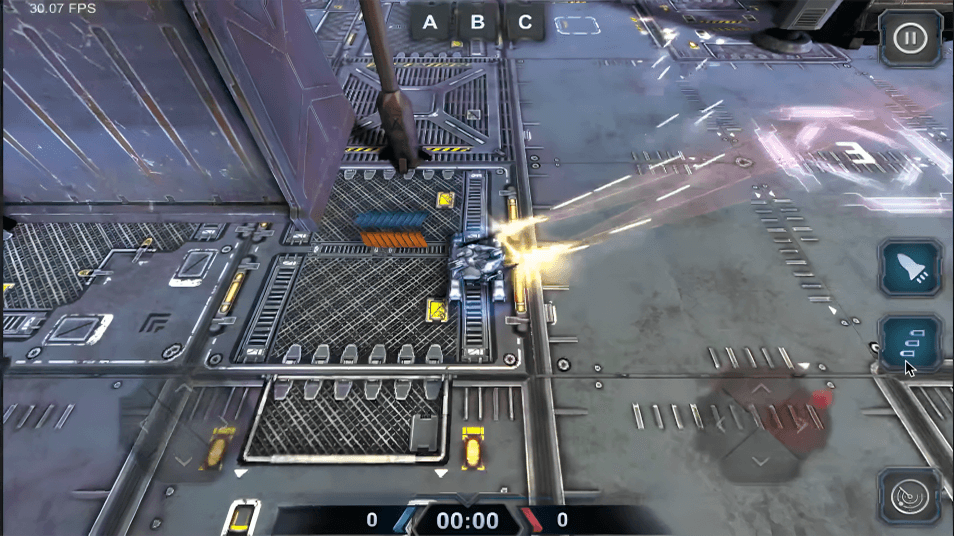Pause the match
954x536 pixels.
(x=909, y=39)
